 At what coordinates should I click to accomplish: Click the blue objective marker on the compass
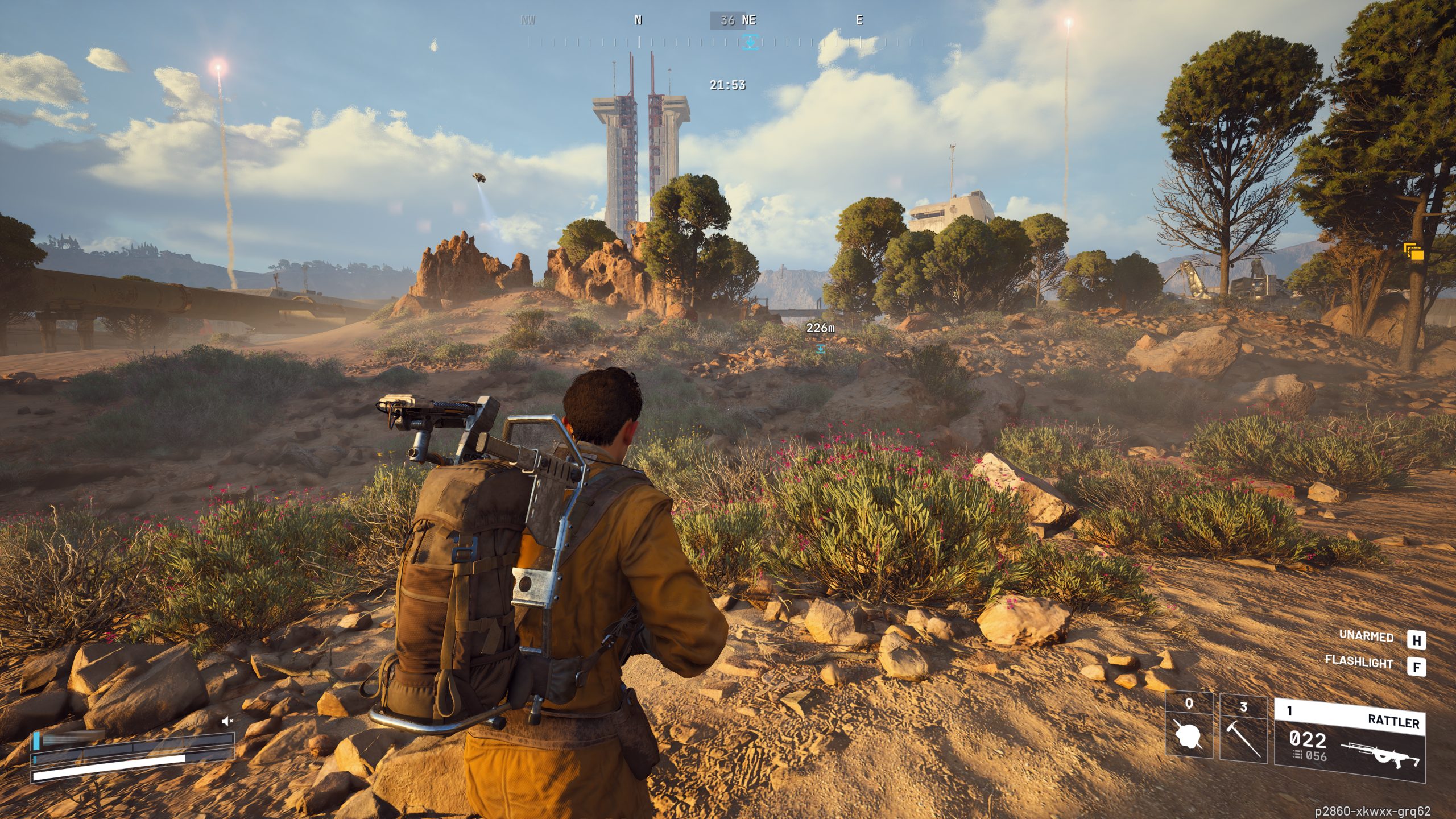[x=750, y=42]
